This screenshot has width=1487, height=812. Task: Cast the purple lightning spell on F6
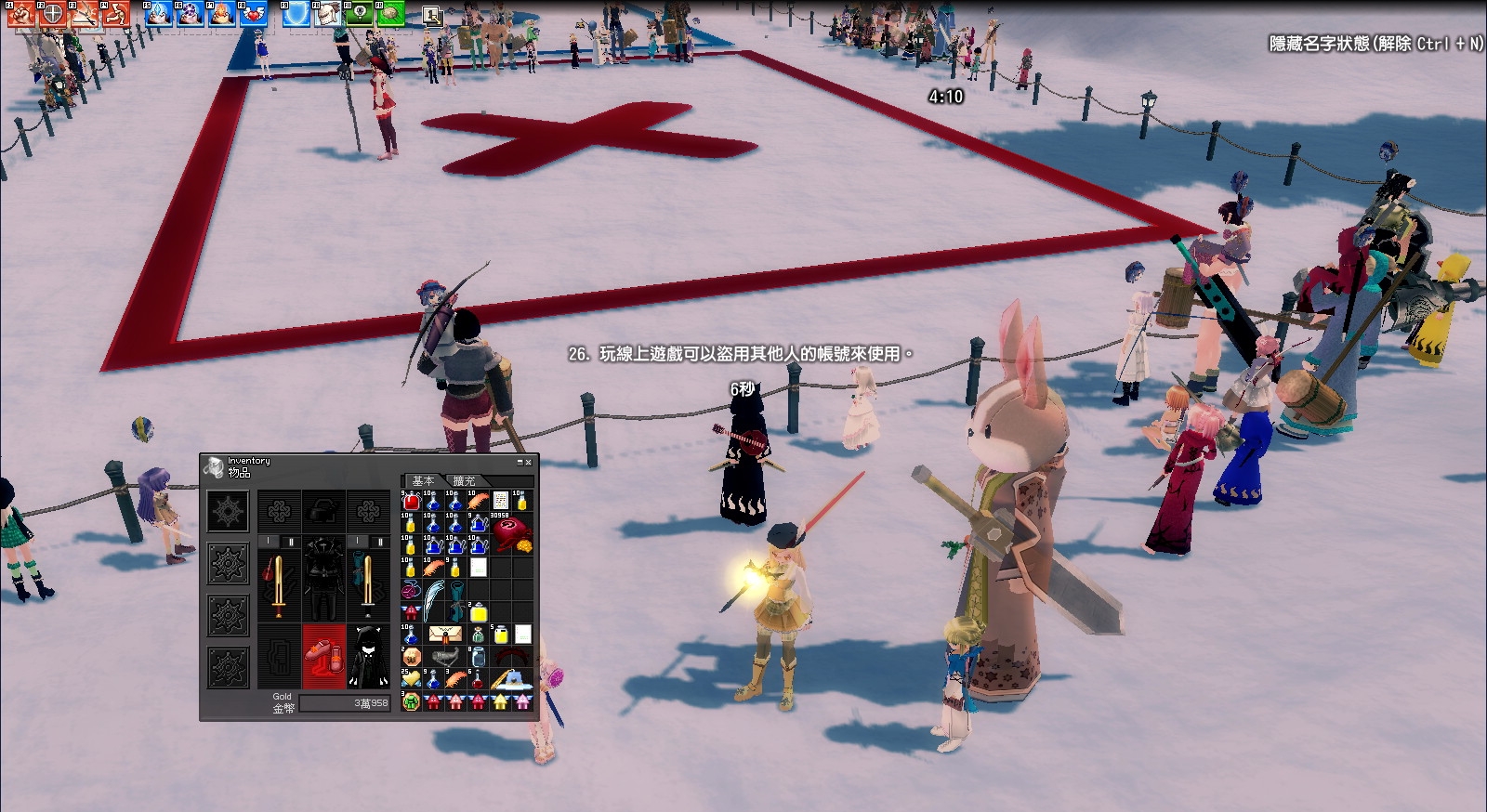[x=191, y=14]
